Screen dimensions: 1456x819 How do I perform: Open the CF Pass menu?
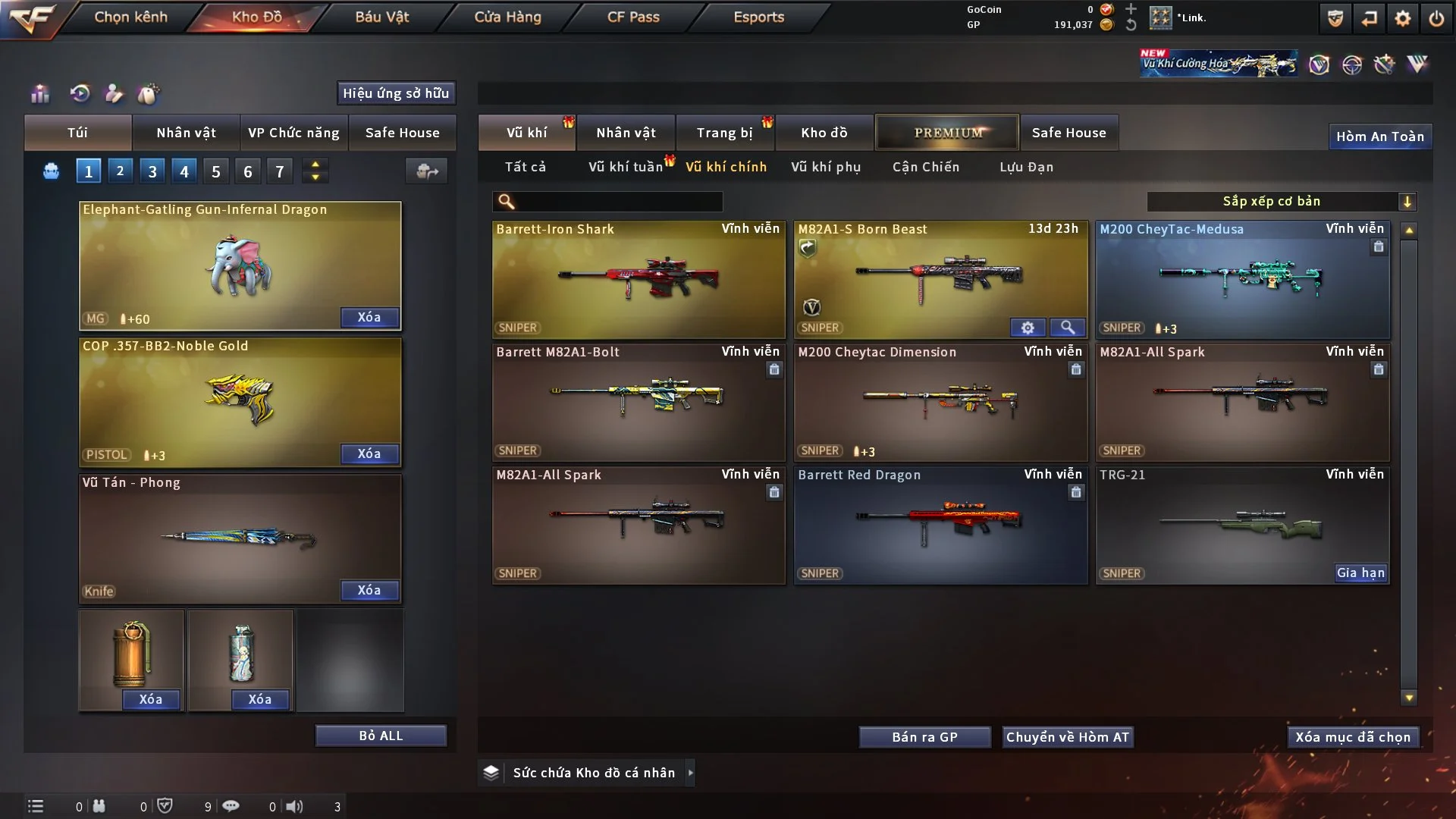(x=633, y=17)
